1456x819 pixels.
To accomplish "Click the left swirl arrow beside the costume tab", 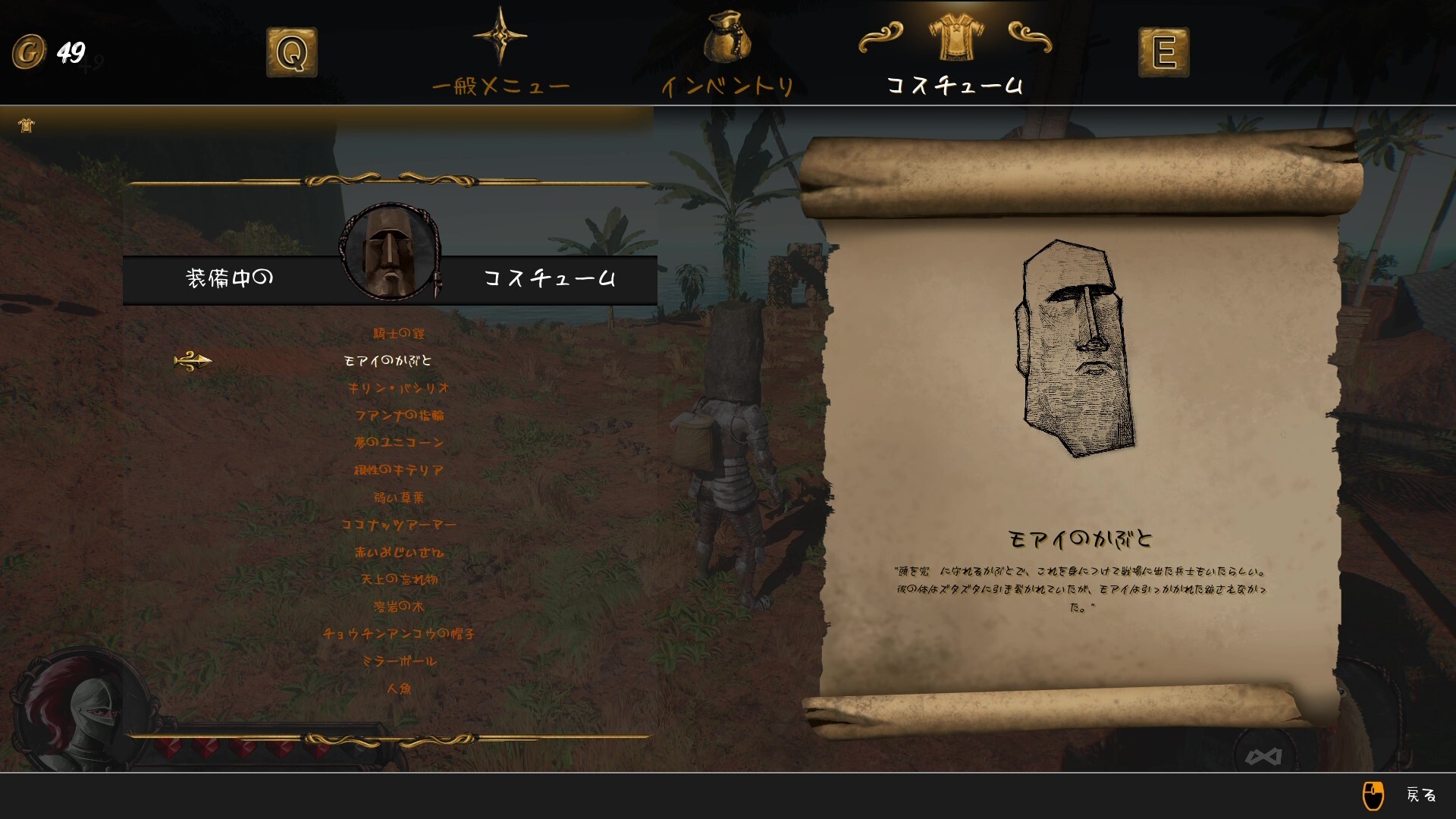I will 882,35.
